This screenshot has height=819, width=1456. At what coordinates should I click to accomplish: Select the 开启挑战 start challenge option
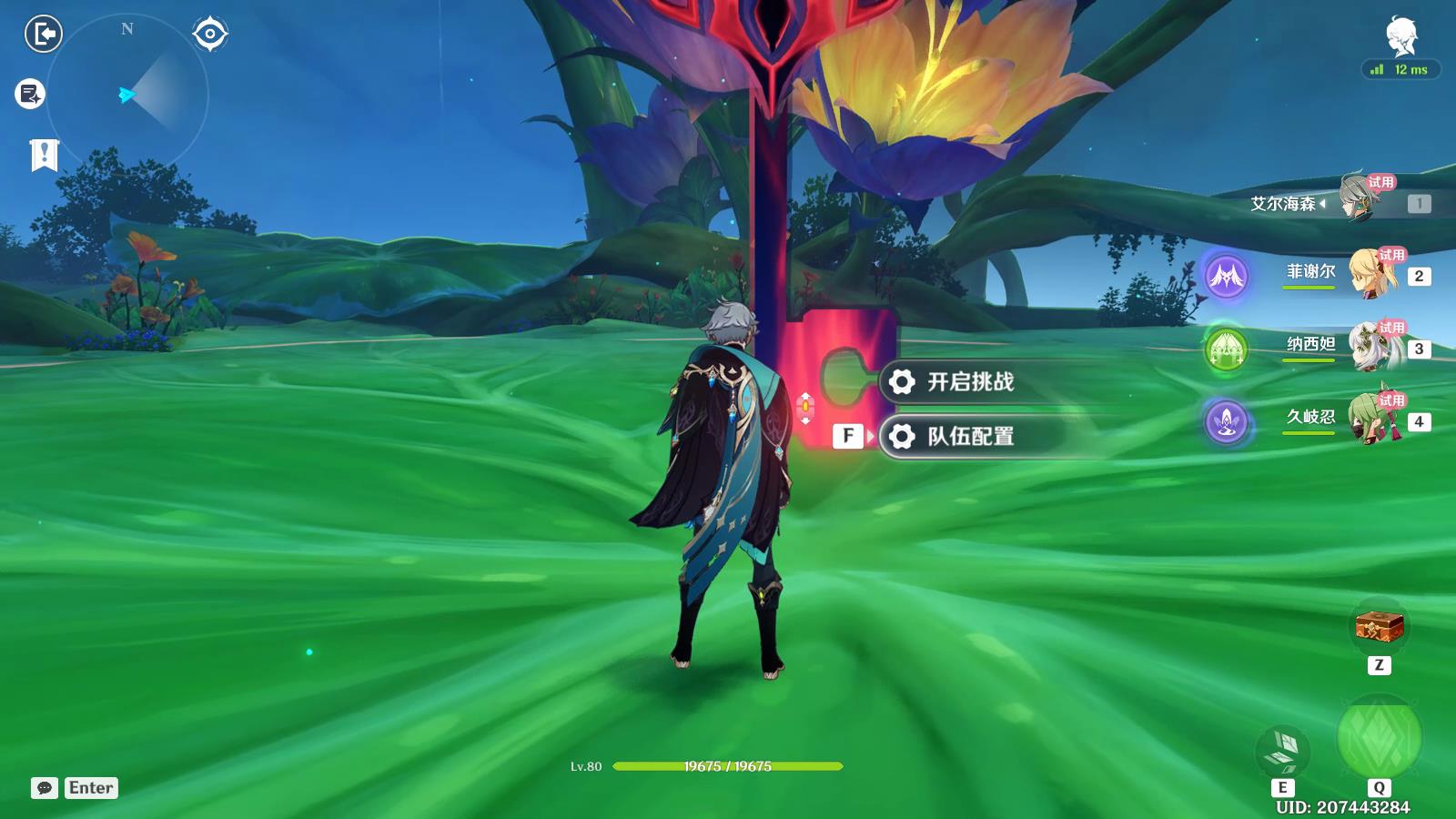point(969,382)
